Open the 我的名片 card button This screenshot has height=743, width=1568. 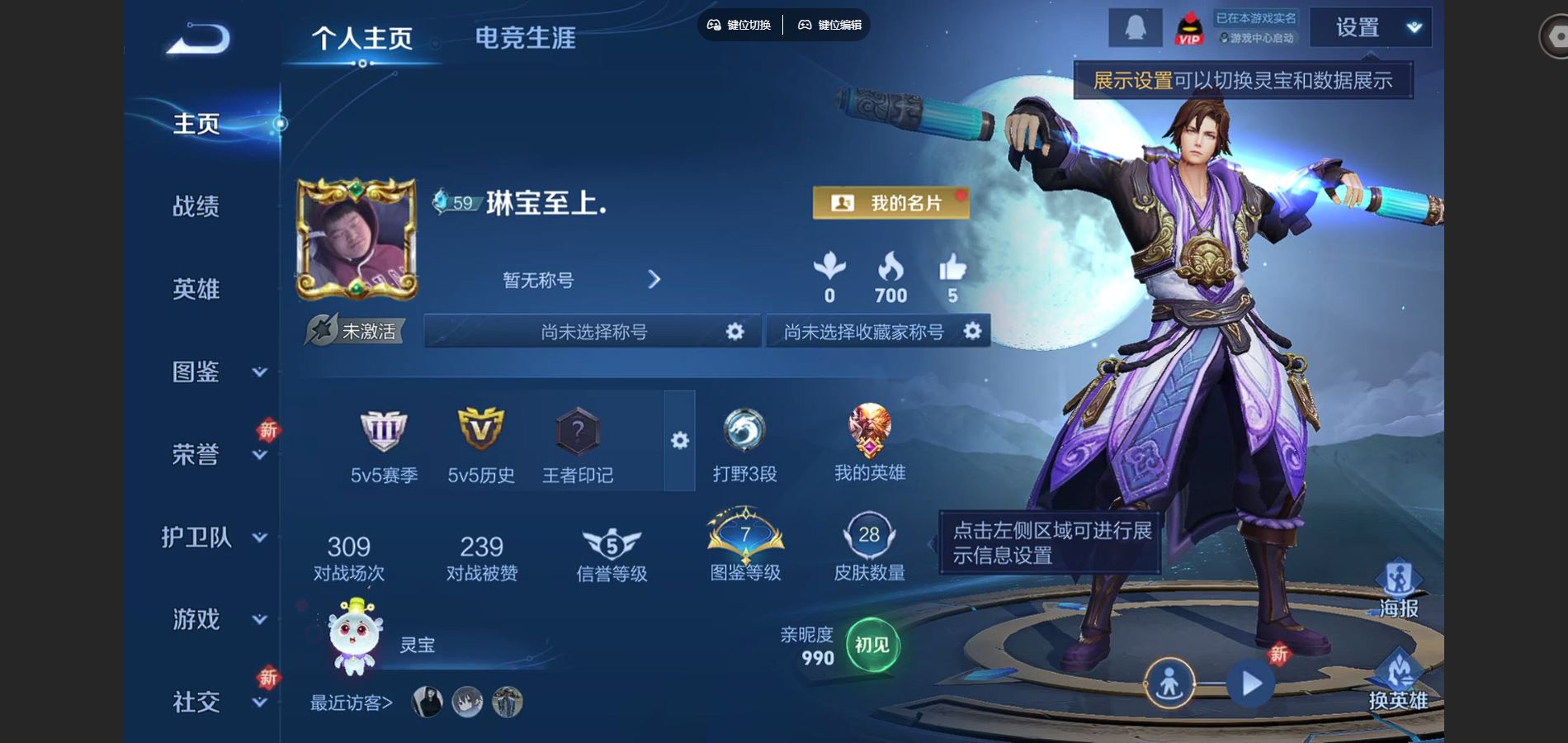click(x=890, y=203)
